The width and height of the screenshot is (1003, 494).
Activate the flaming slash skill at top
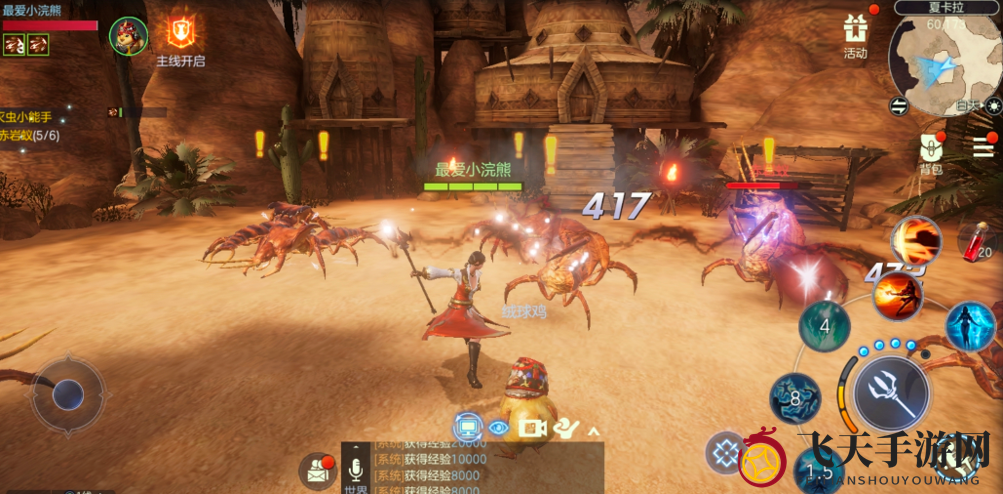pos(916,240)
